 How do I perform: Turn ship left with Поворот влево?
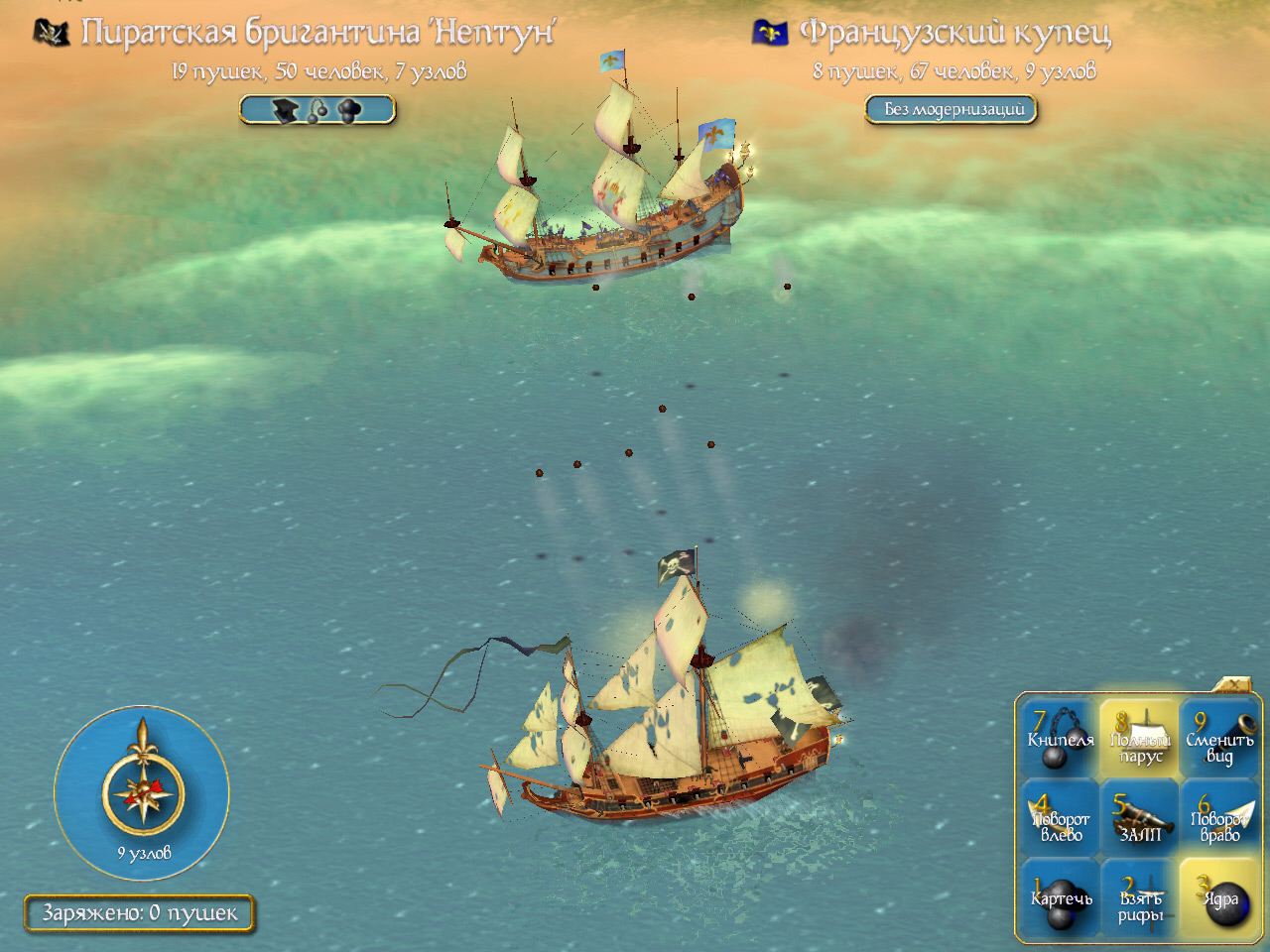click(1060, 818)
